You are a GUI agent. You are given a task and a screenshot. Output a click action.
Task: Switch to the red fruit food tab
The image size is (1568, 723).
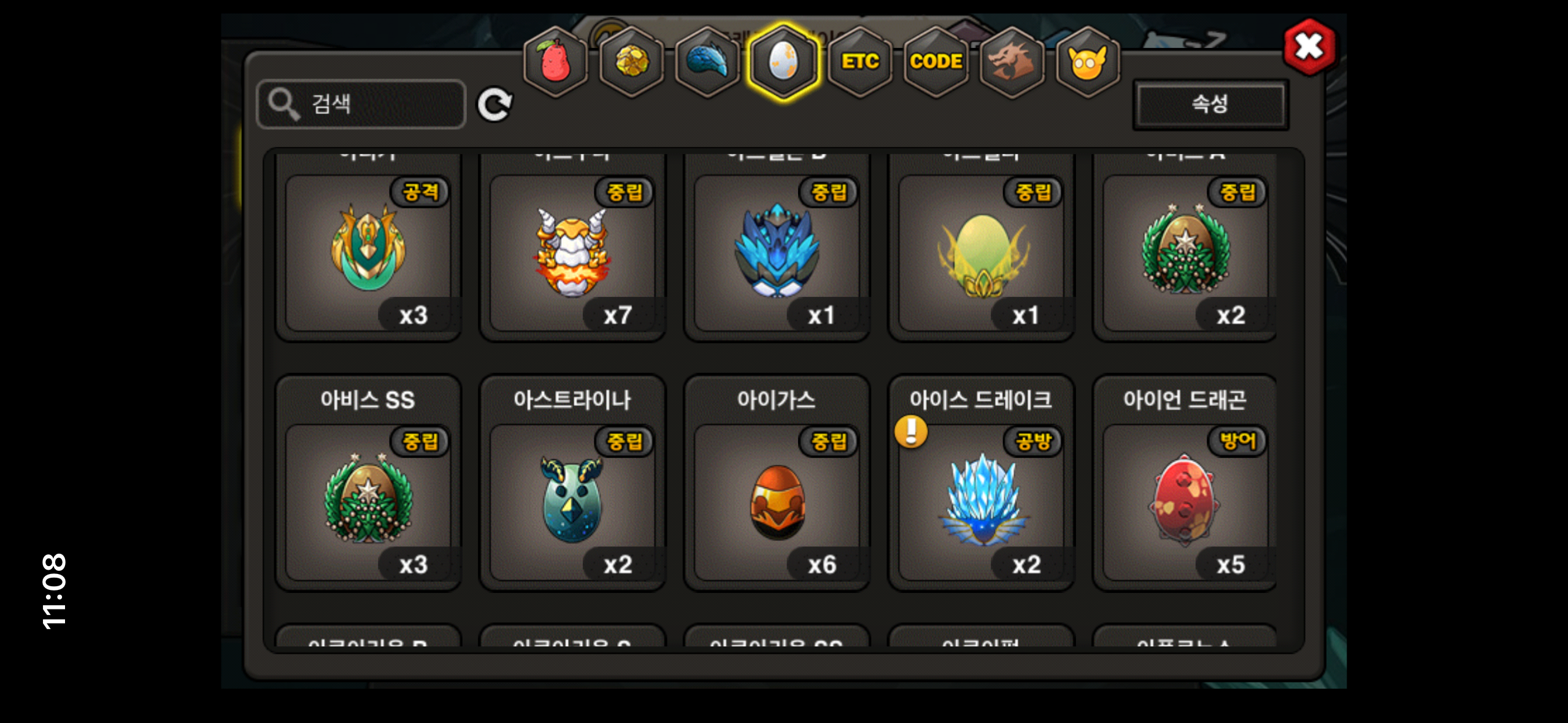(x=555, y=62)
